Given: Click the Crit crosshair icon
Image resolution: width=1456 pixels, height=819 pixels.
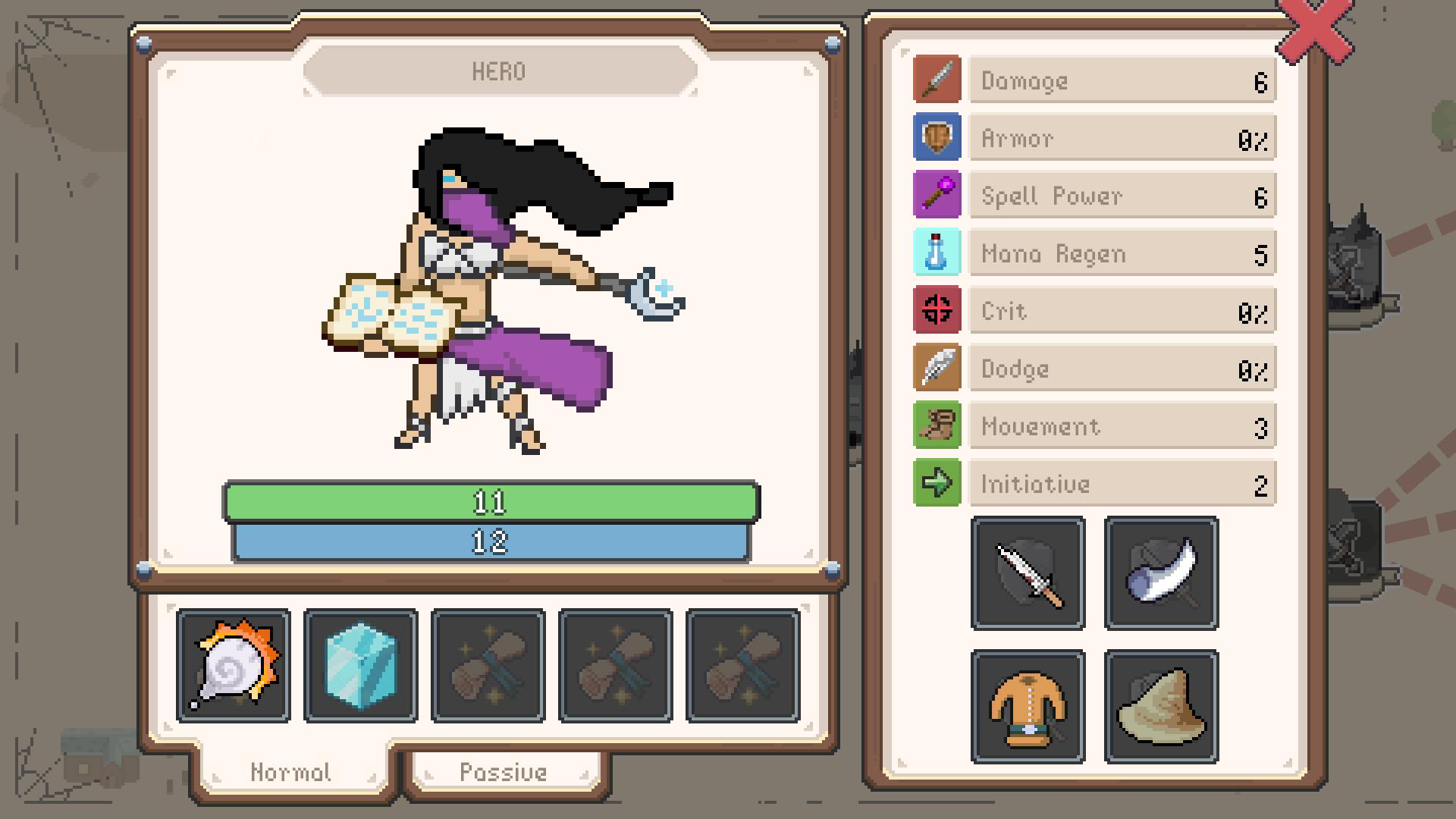Looking at the screenshot, I should point(937,310).
